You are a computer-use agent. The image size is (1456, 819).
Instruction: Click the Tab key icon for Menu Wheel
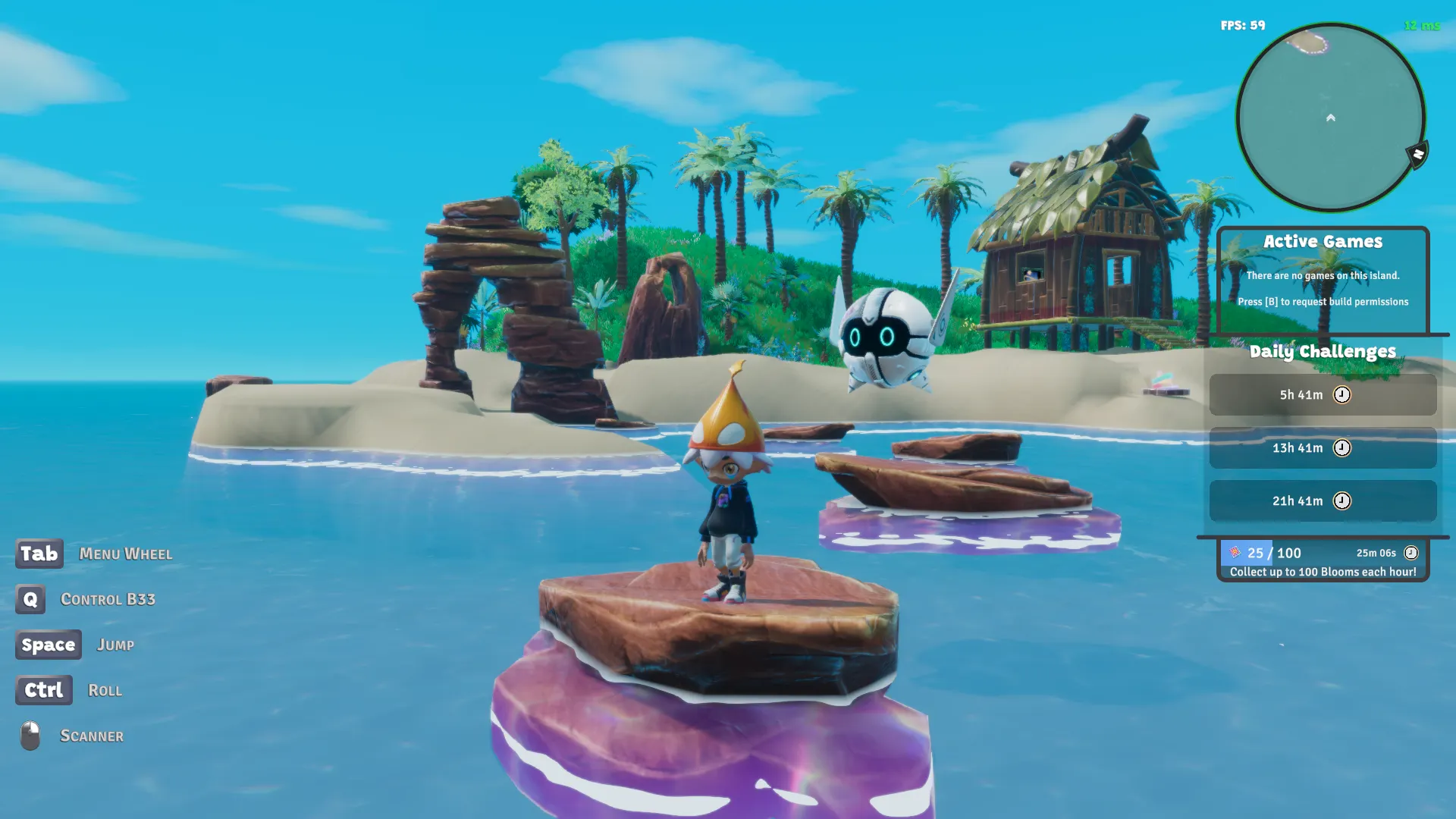pos(39,554)
